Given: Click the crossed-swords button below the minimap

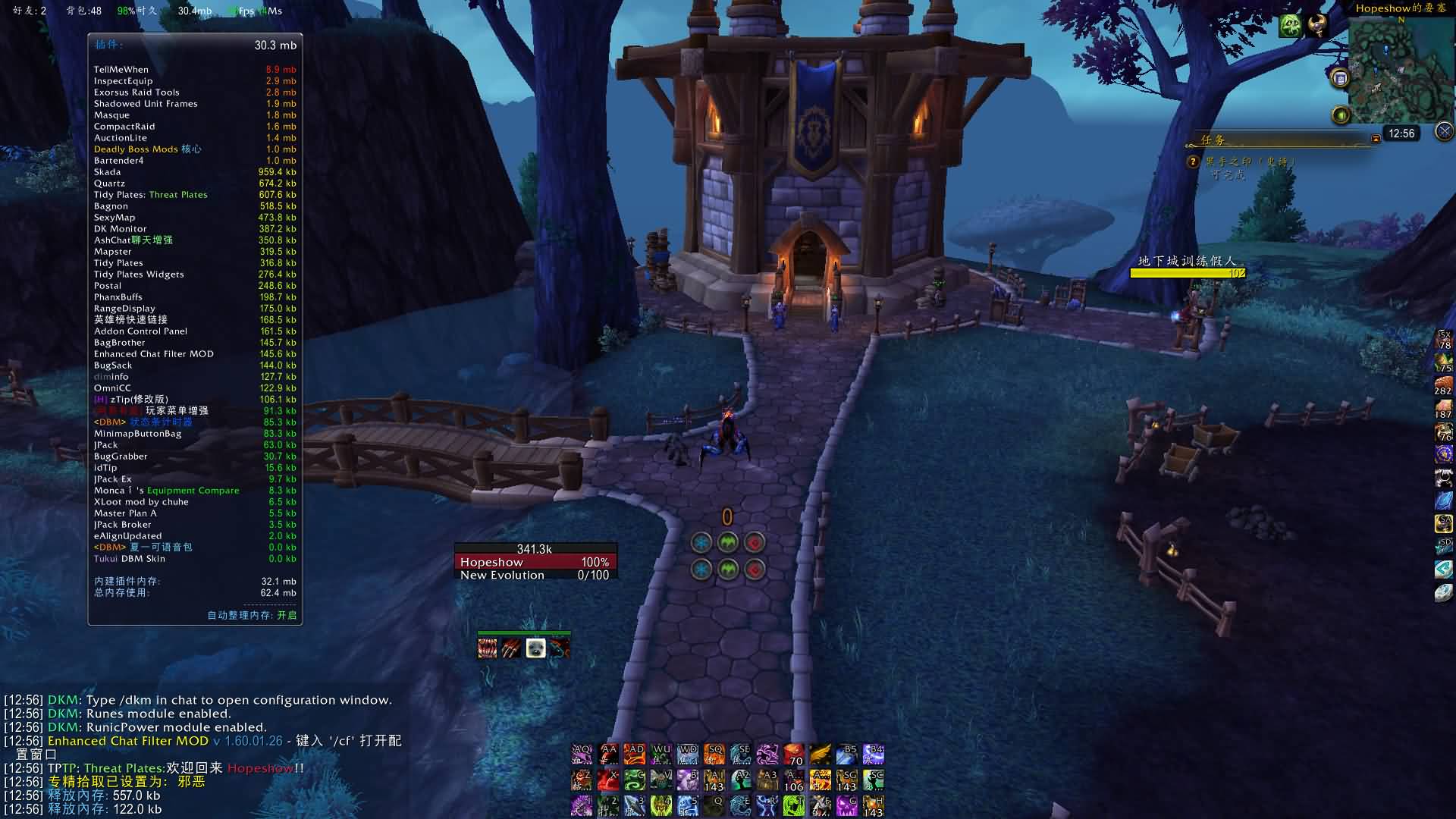Looking at the screenshot, I should pos(1444,131).
